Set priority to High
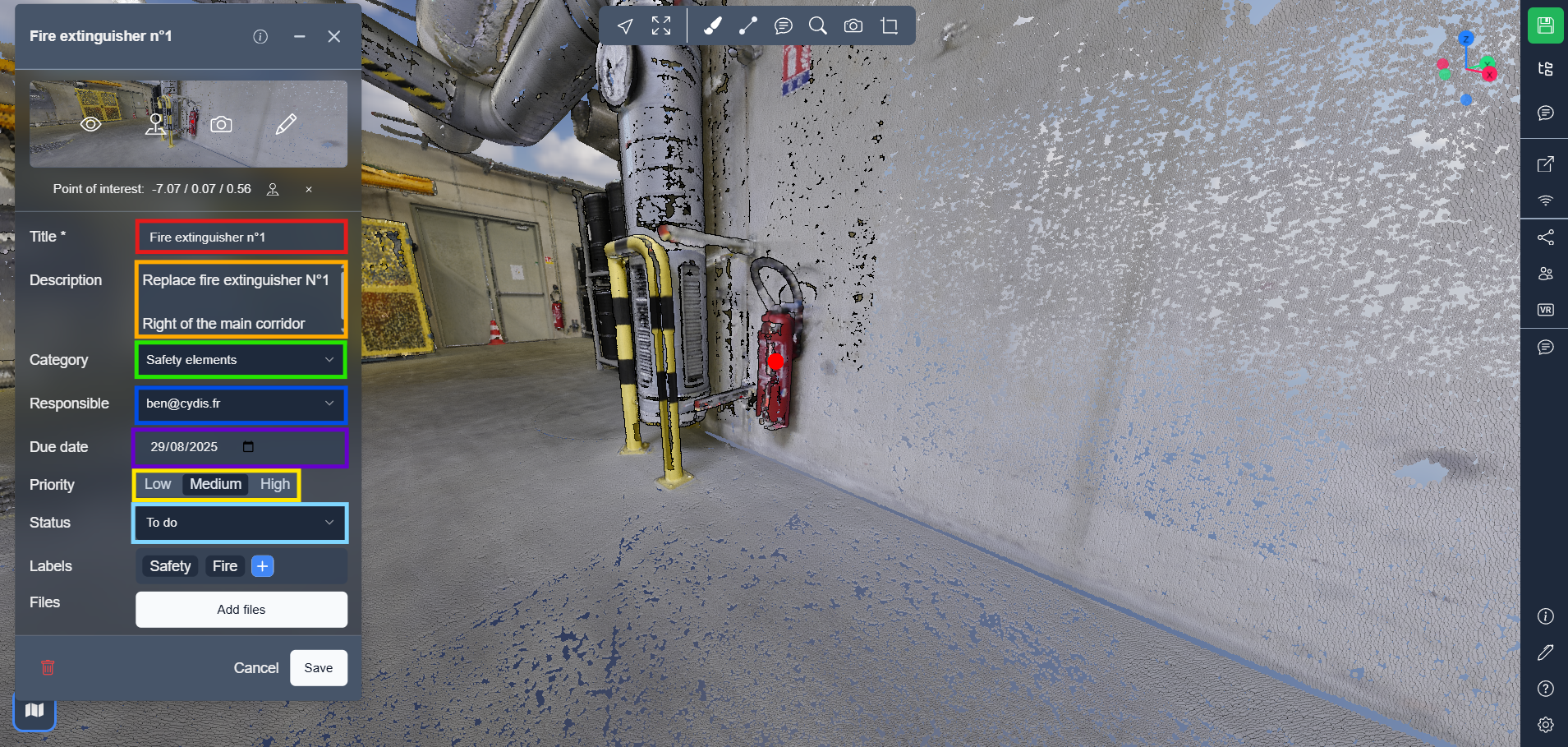Screen dimensions: 1568x747 pyautogui.click(x=274, y=484)
